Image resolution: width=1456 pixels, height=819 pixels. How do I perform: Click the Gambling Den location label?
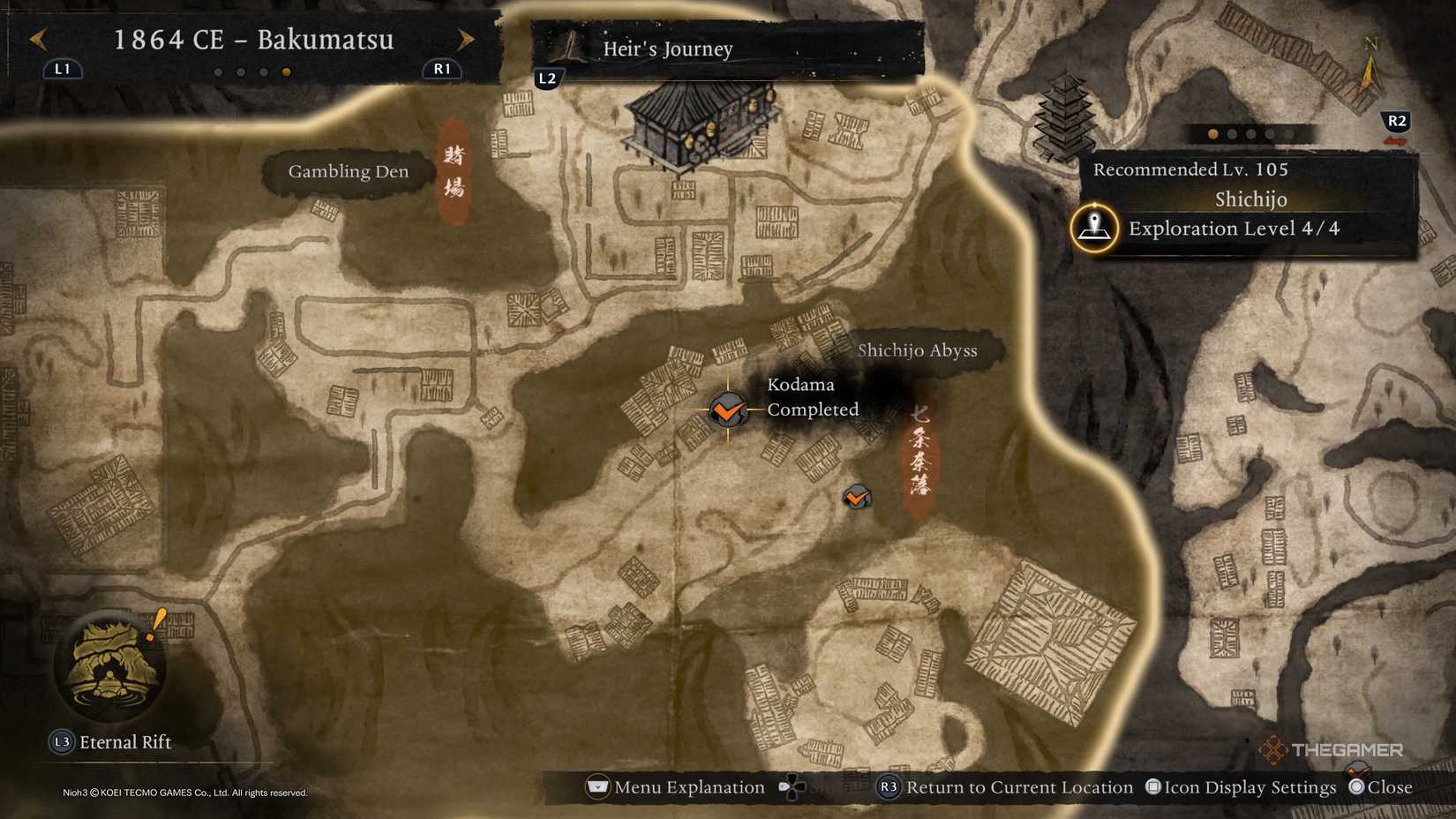tap(349, 171)
